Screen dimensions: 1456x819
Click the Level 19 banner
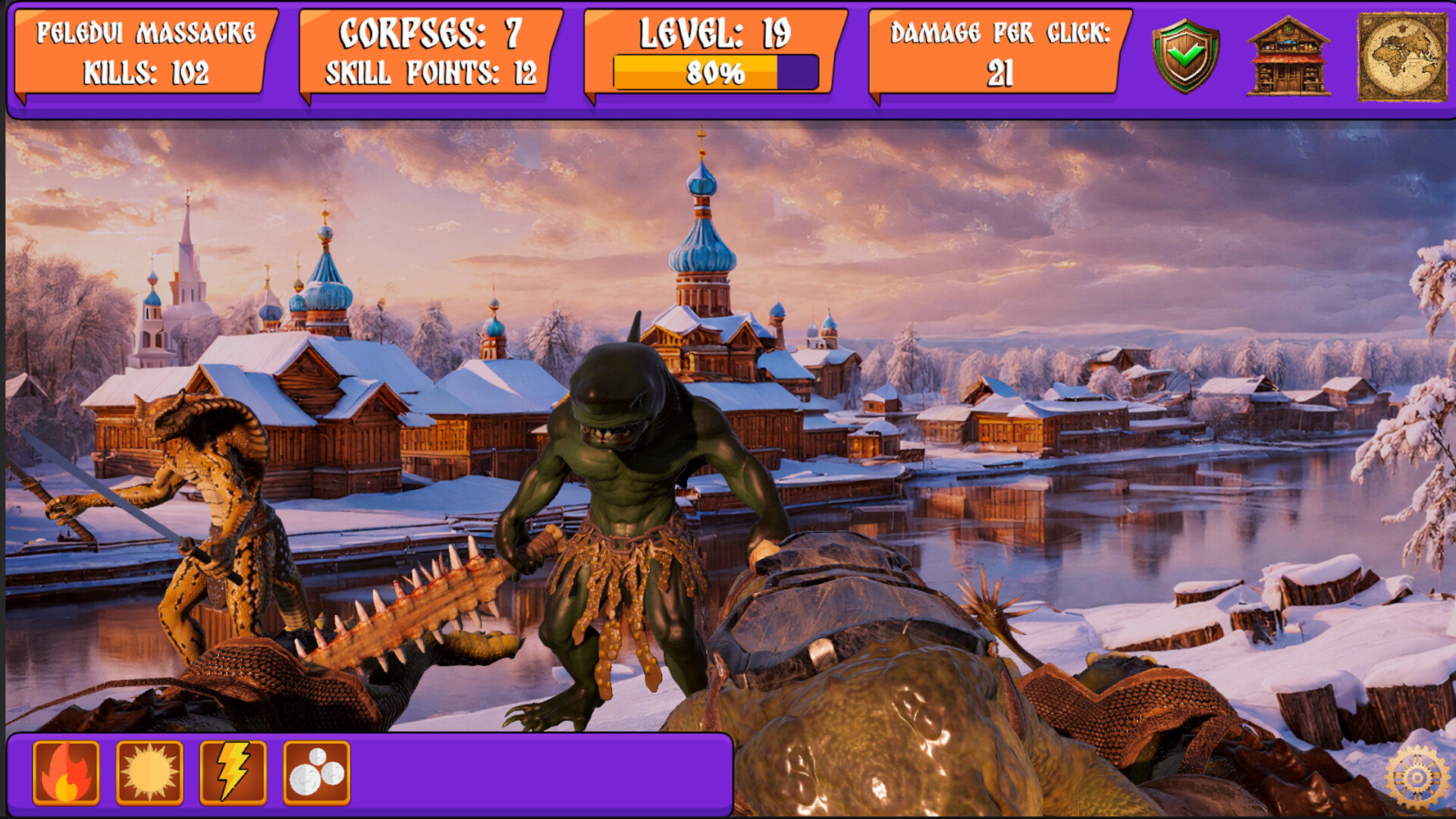point(716,33)
